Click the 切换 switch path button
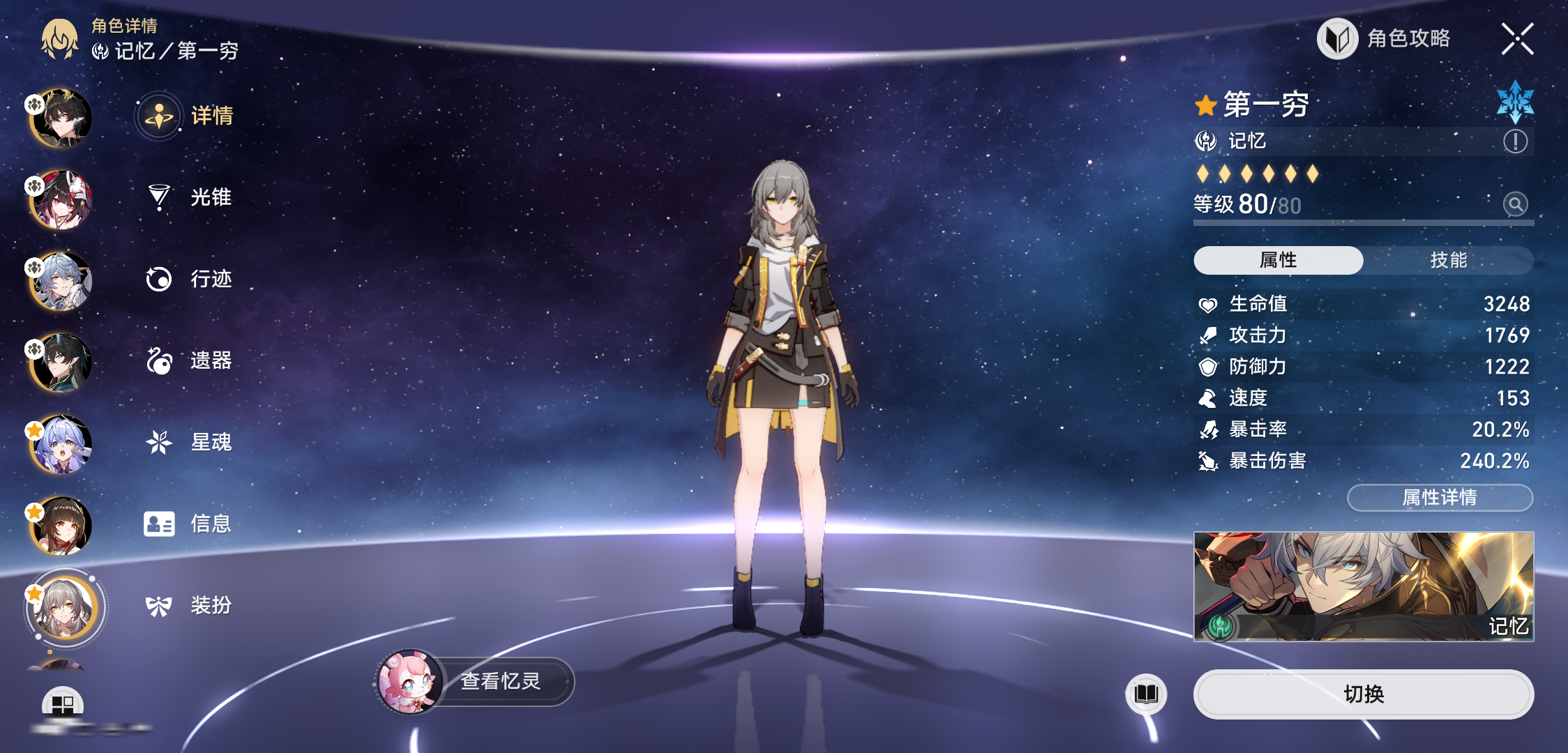Image resolution: width=1568 pixels, height=753 pixels. point(1363,694)
